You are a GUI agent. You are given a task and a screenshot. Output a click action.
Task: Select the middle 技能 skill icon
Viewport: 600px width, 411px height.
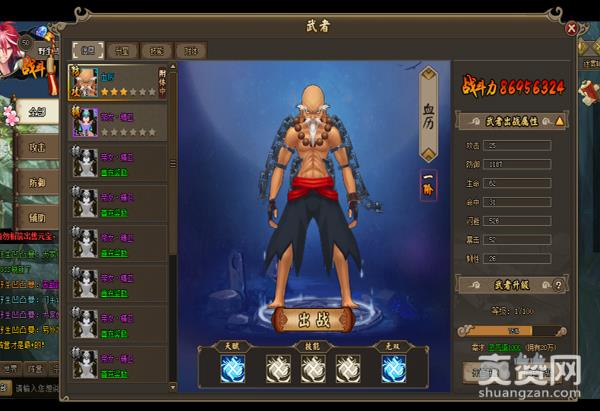click(314, 371)
